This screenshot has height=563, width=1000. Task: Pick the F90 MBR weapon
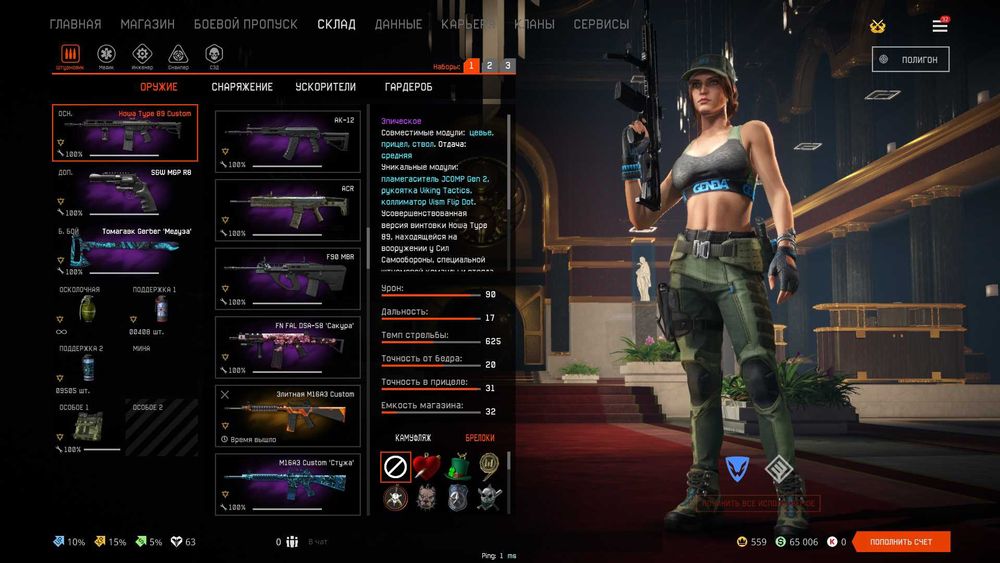pos(288,277)
